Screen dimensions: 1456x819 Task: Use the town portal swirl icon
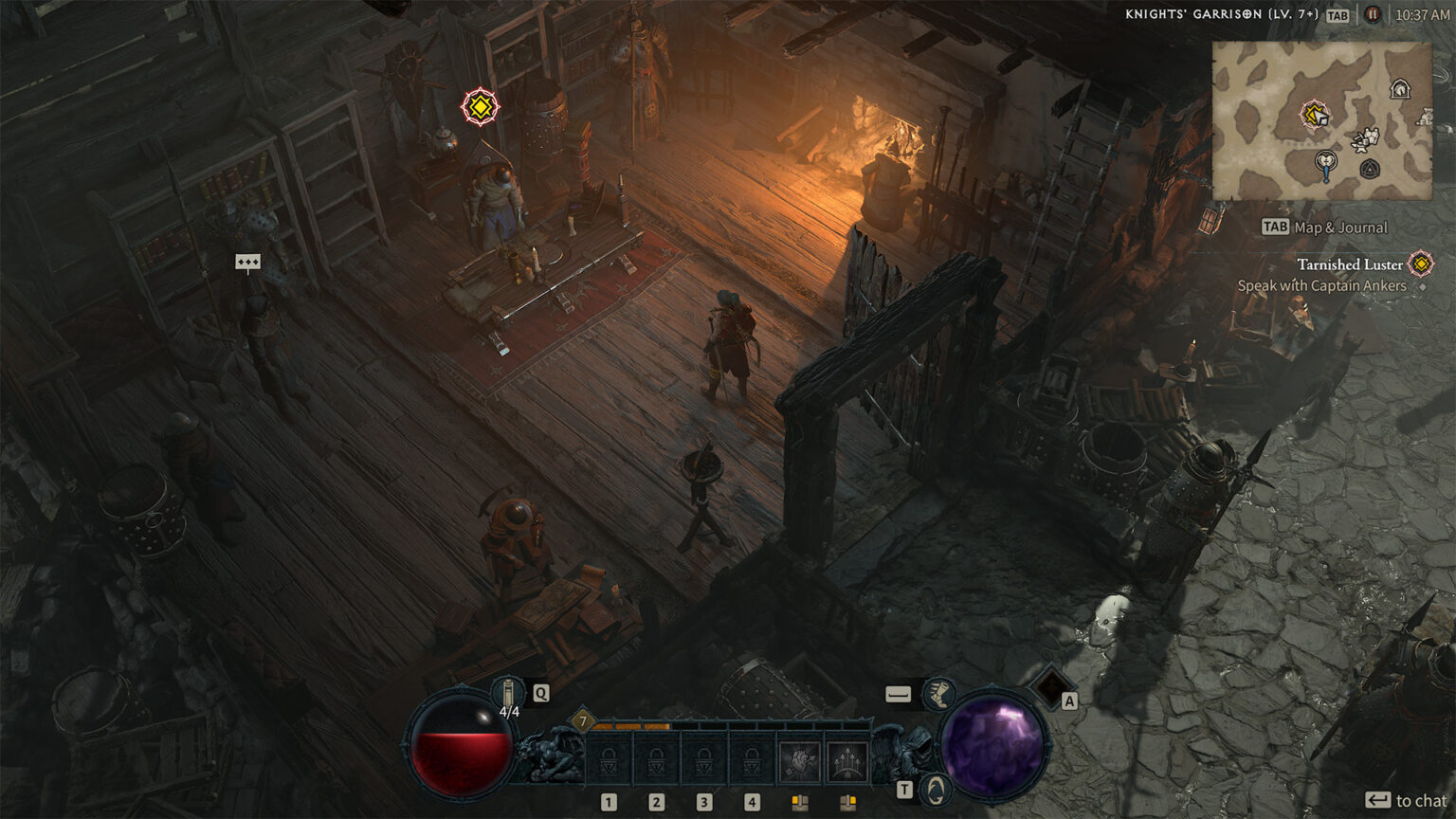937,789
